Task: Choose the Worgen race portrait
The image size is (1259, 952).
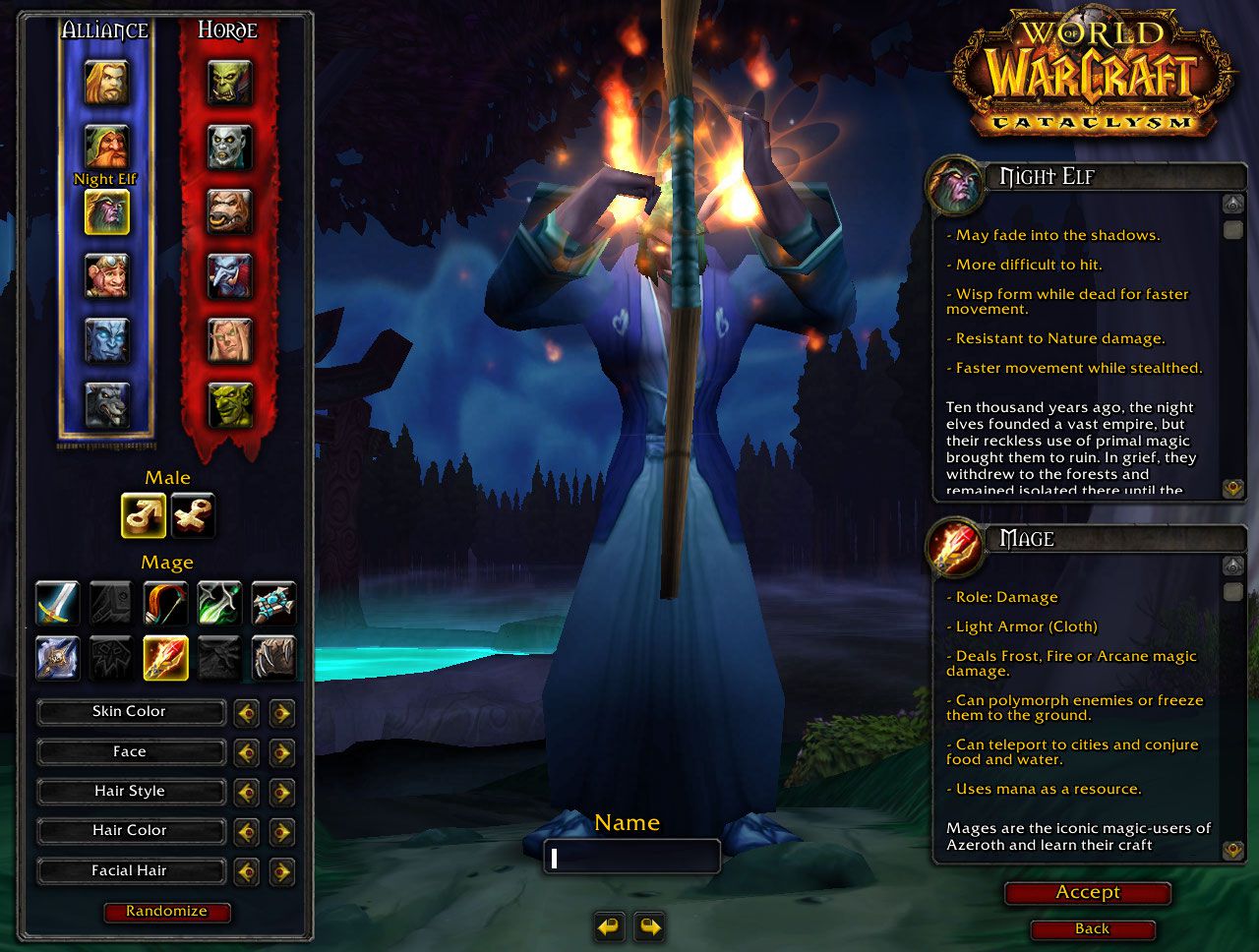Action: point(106,404)
